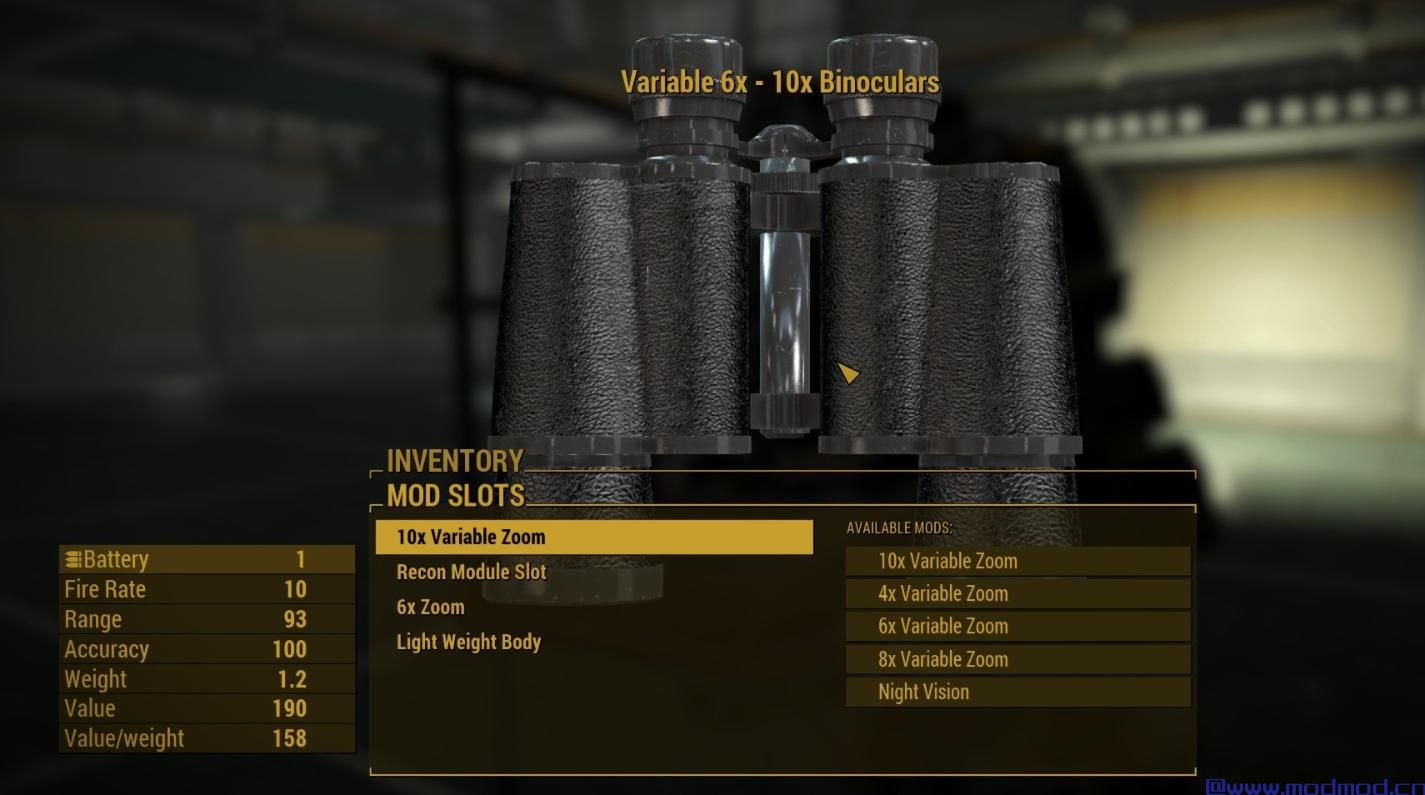Click the battery ammo icon beside Battery stat
This screenshot has height=795, width=1425.
[73, 559]
